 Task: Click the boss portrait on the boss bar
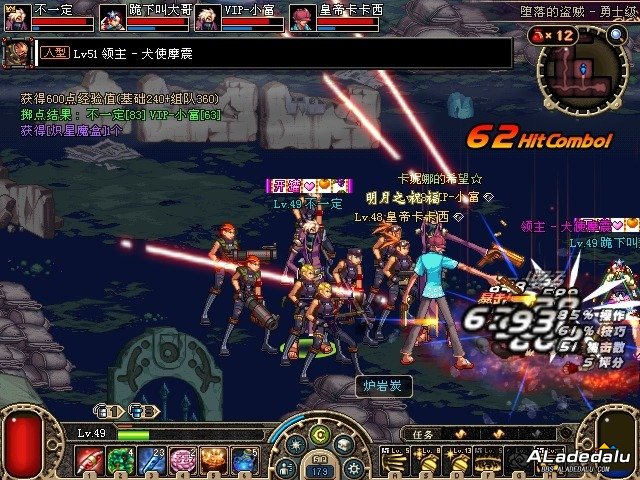click(x=17, y=53)
